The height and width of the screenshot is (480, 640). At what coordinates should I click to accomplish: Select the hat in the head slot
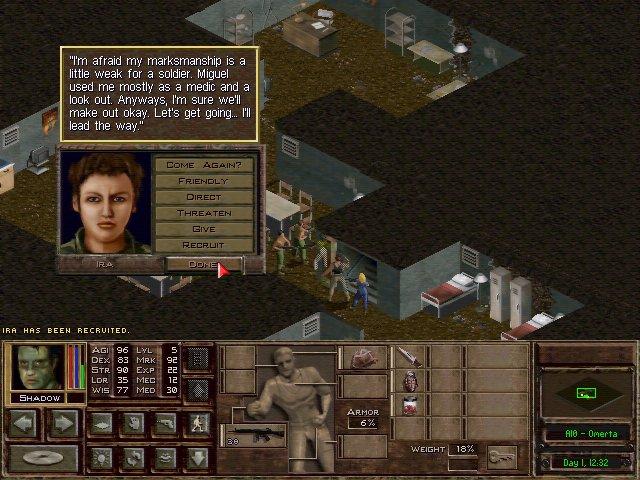coord(363,357)
